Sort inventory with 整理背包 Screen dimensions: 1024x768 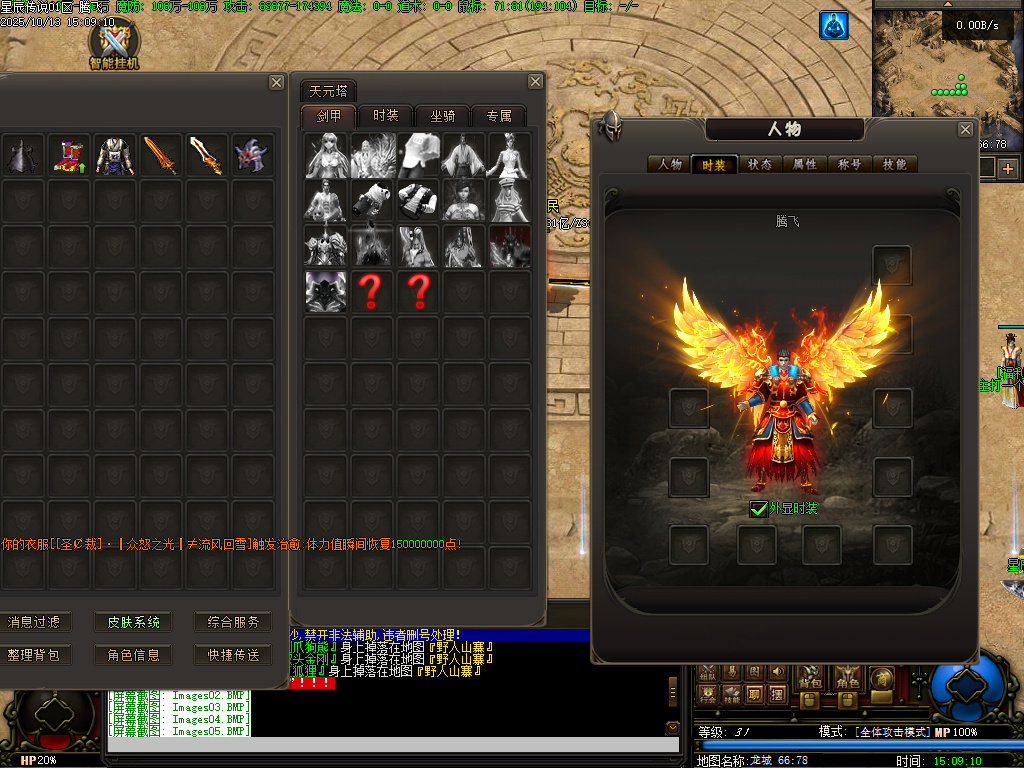[33, 655]
